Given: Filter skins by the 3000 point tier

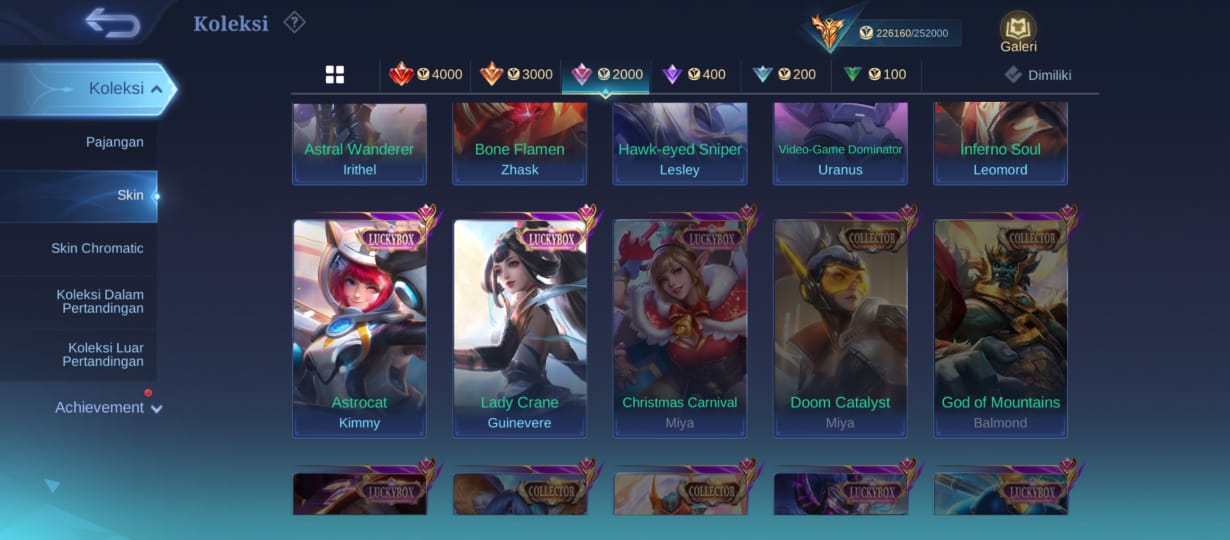Looking at the screenshot, I should tap(516, 75).
